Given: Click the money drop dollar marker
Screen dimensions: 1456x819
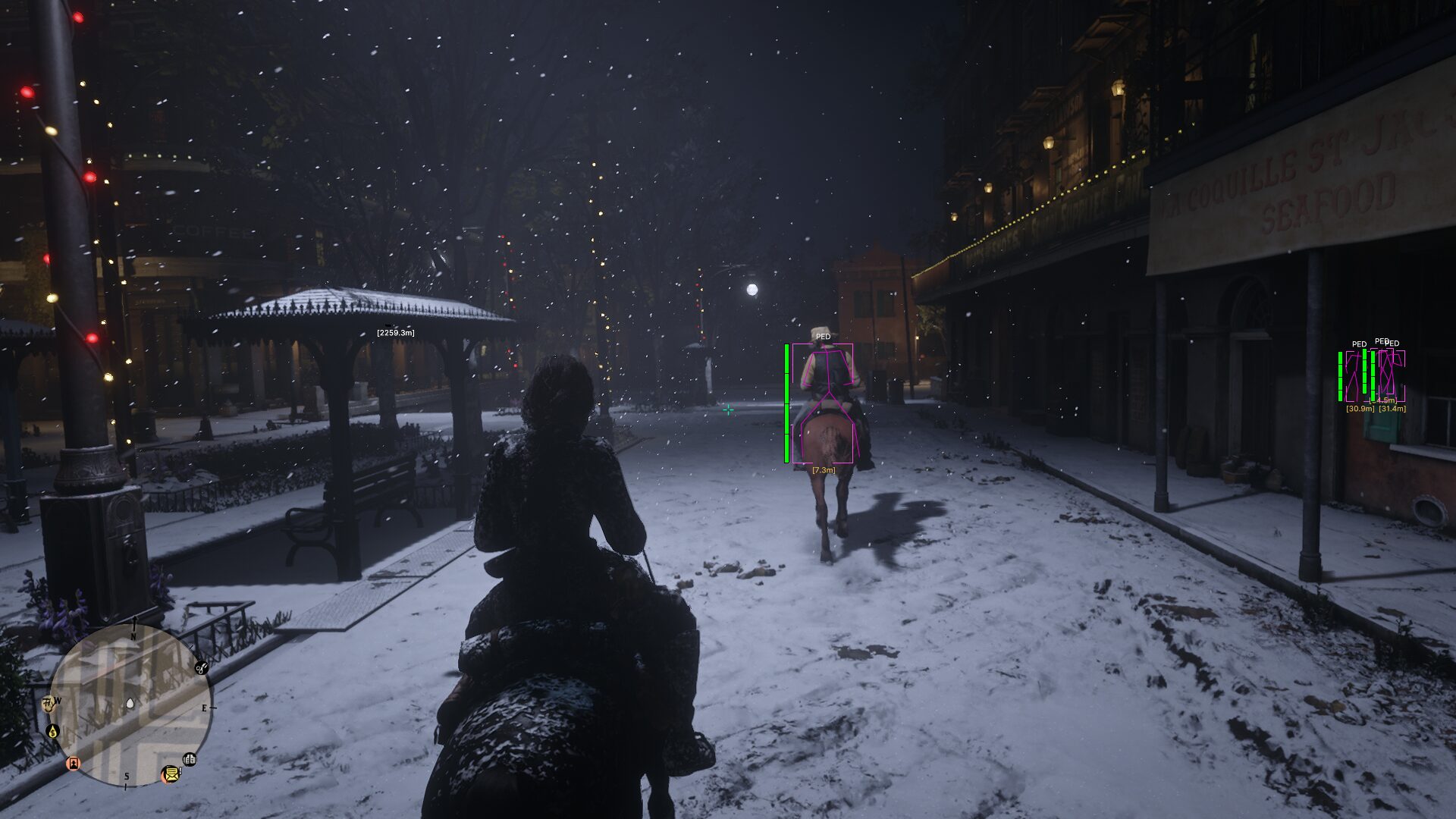Looking at the screenshot, I should click(x=52, y=731).
